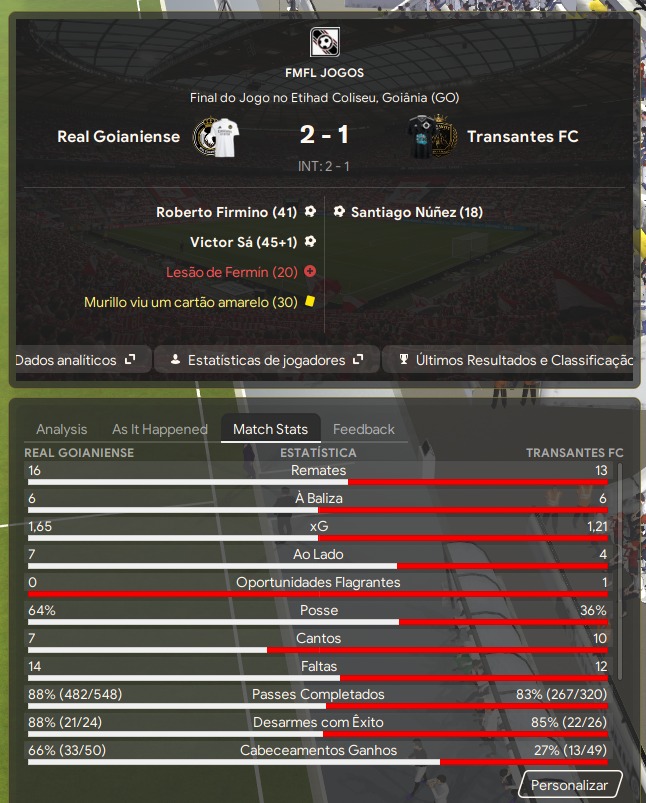
Task: Select the Match Stats tab
Action: [x=270, y=429]
